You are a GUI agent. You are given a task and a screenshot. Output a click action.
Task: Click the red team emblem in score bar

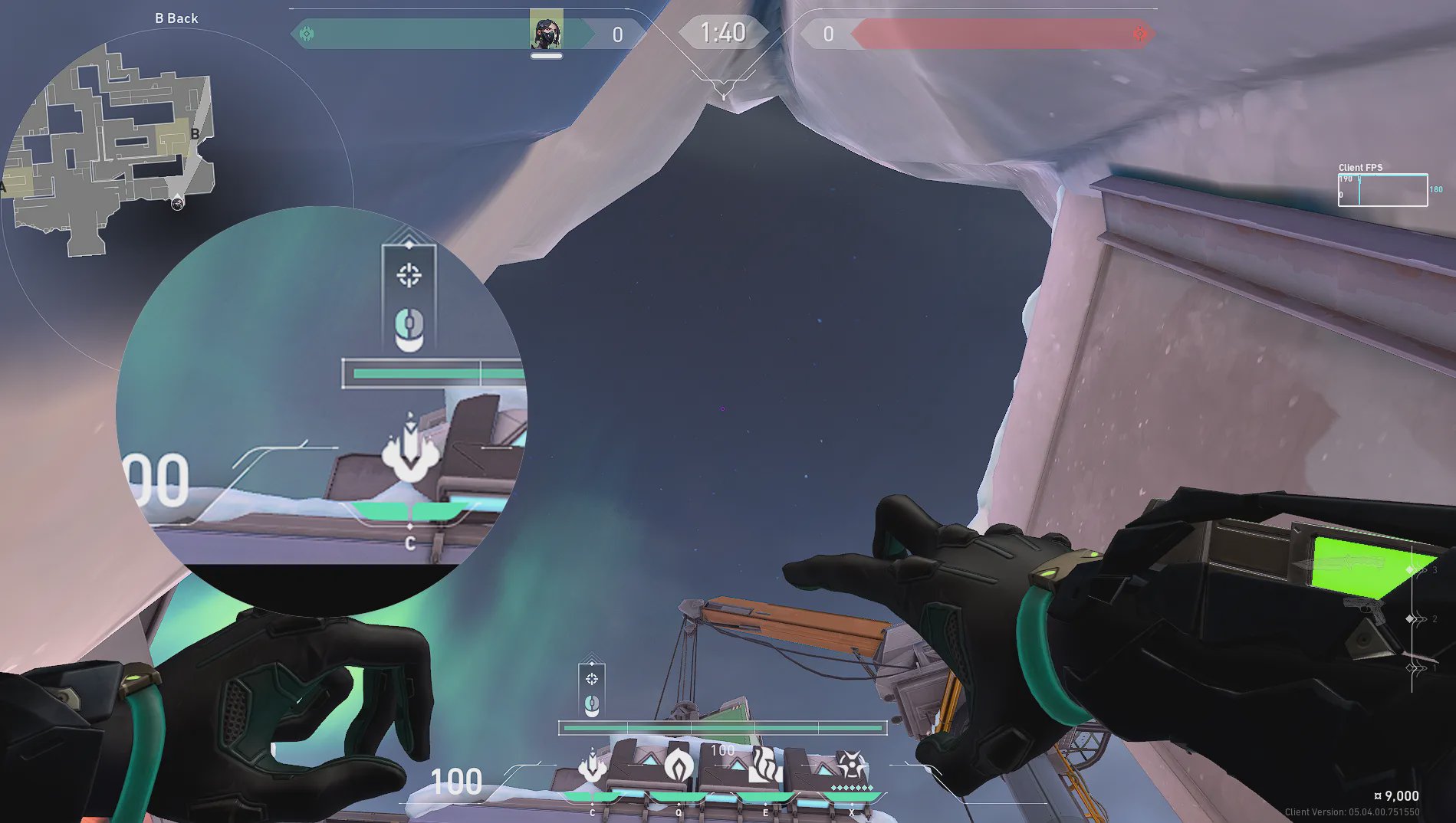[x=1139, y=34]
